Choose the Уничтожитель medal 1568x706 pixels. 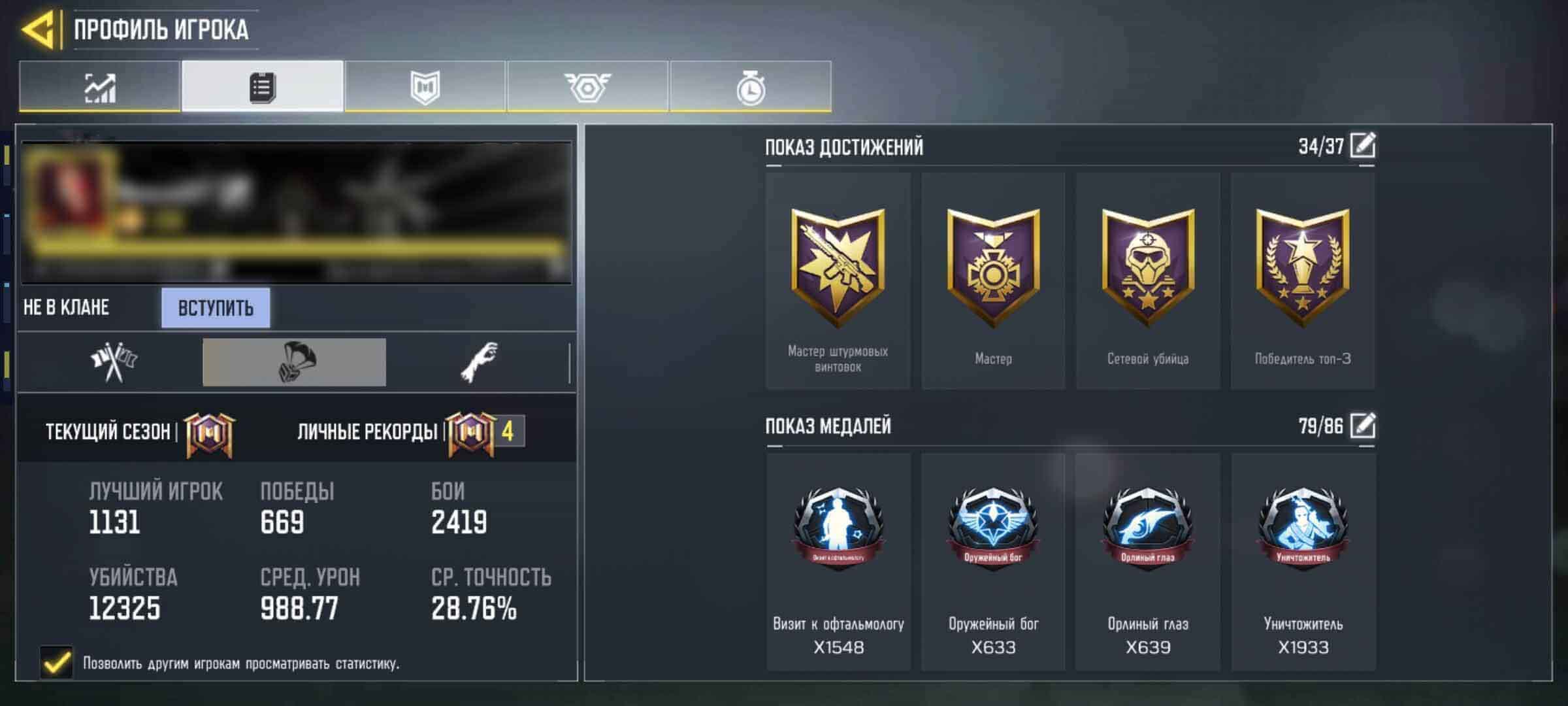(x=1303, y=562)
